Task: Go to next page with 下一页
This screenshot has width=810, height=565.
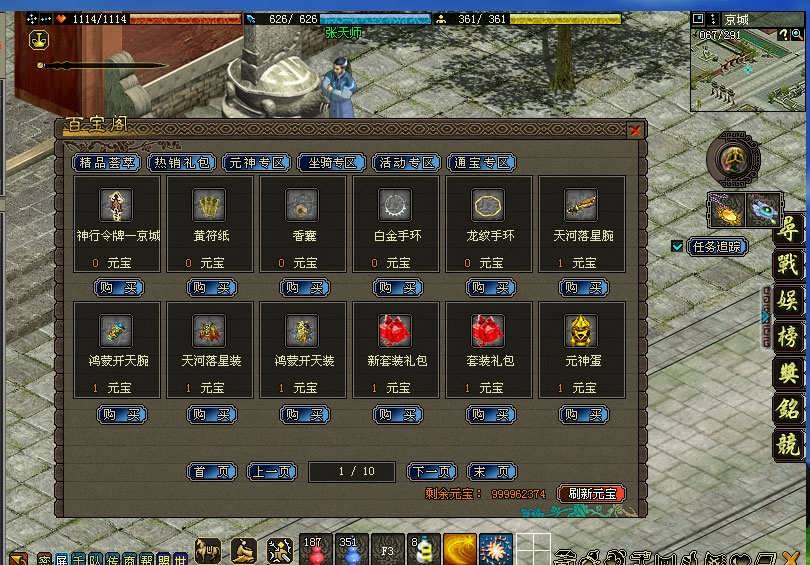Action: (x=432, y=472)
